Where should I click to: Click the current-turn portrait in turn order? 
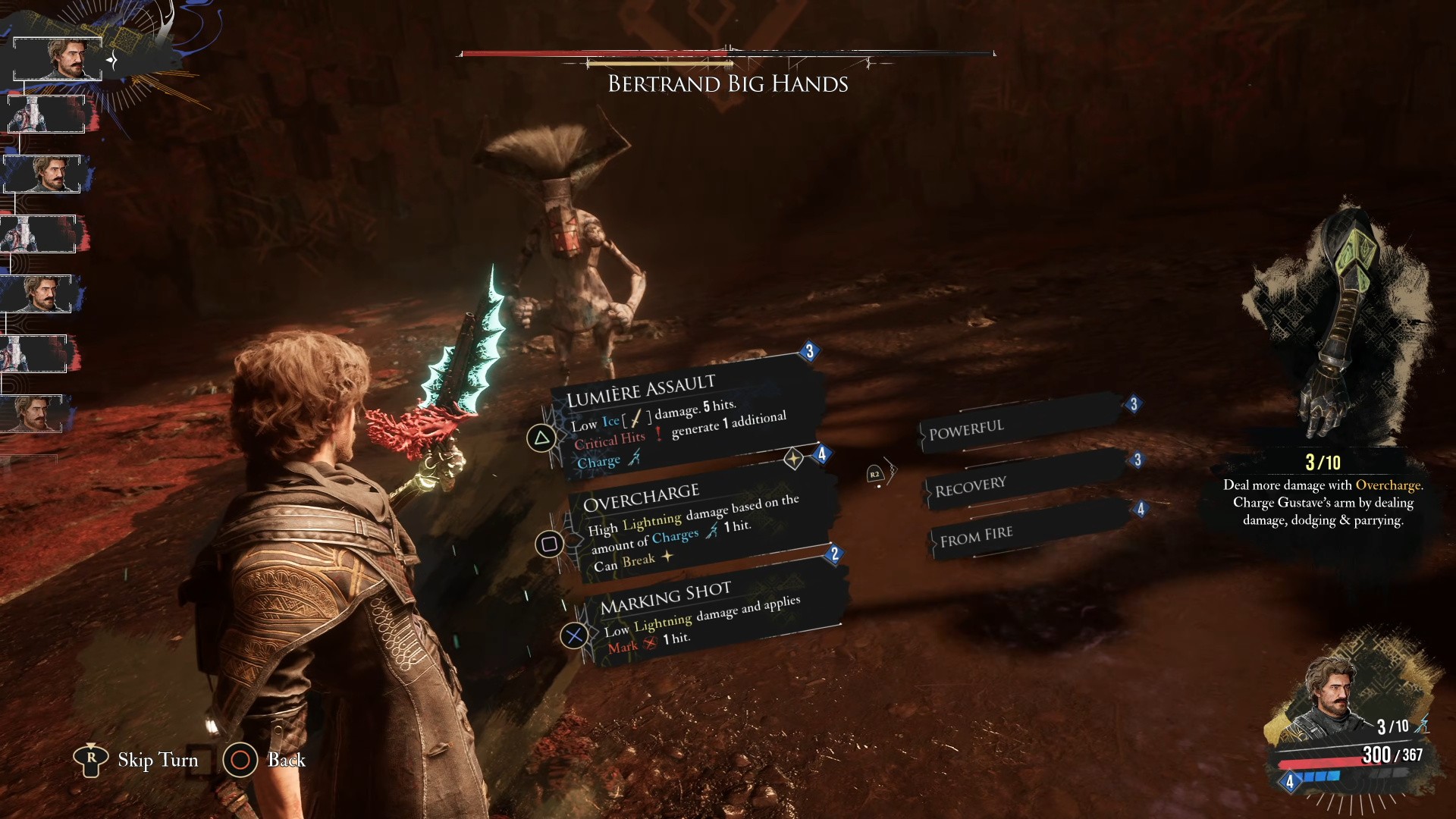tap(59, 58)
